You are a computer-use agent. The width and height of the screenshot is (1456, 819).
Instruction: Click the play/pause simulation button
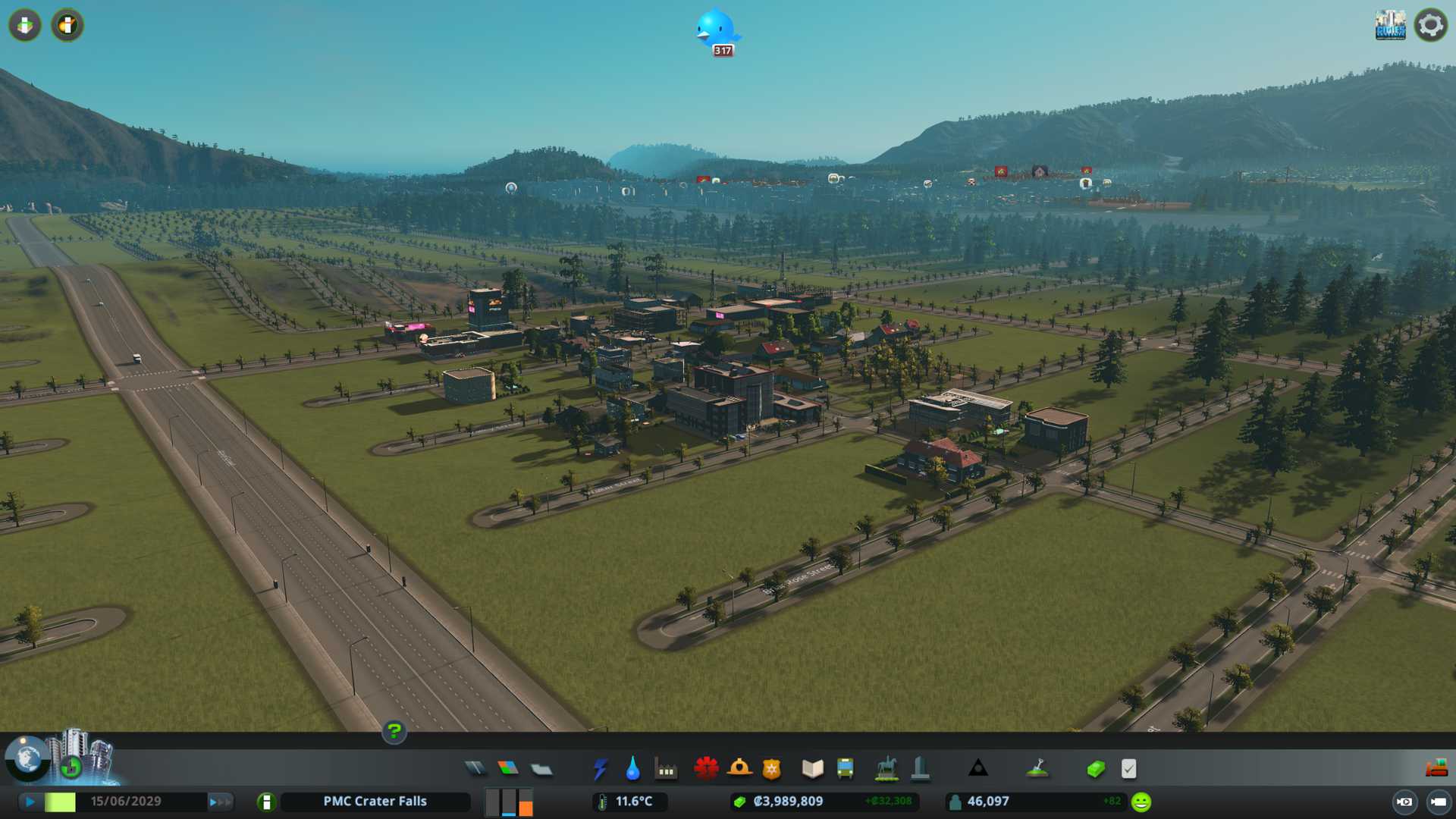[x=30, y=802]
